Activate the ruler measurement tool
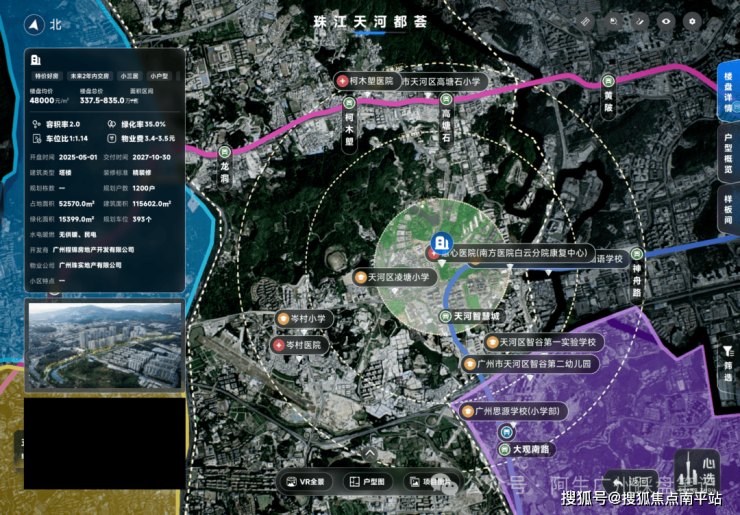This screenshot has width=740, height=515. tap(585, 21)
